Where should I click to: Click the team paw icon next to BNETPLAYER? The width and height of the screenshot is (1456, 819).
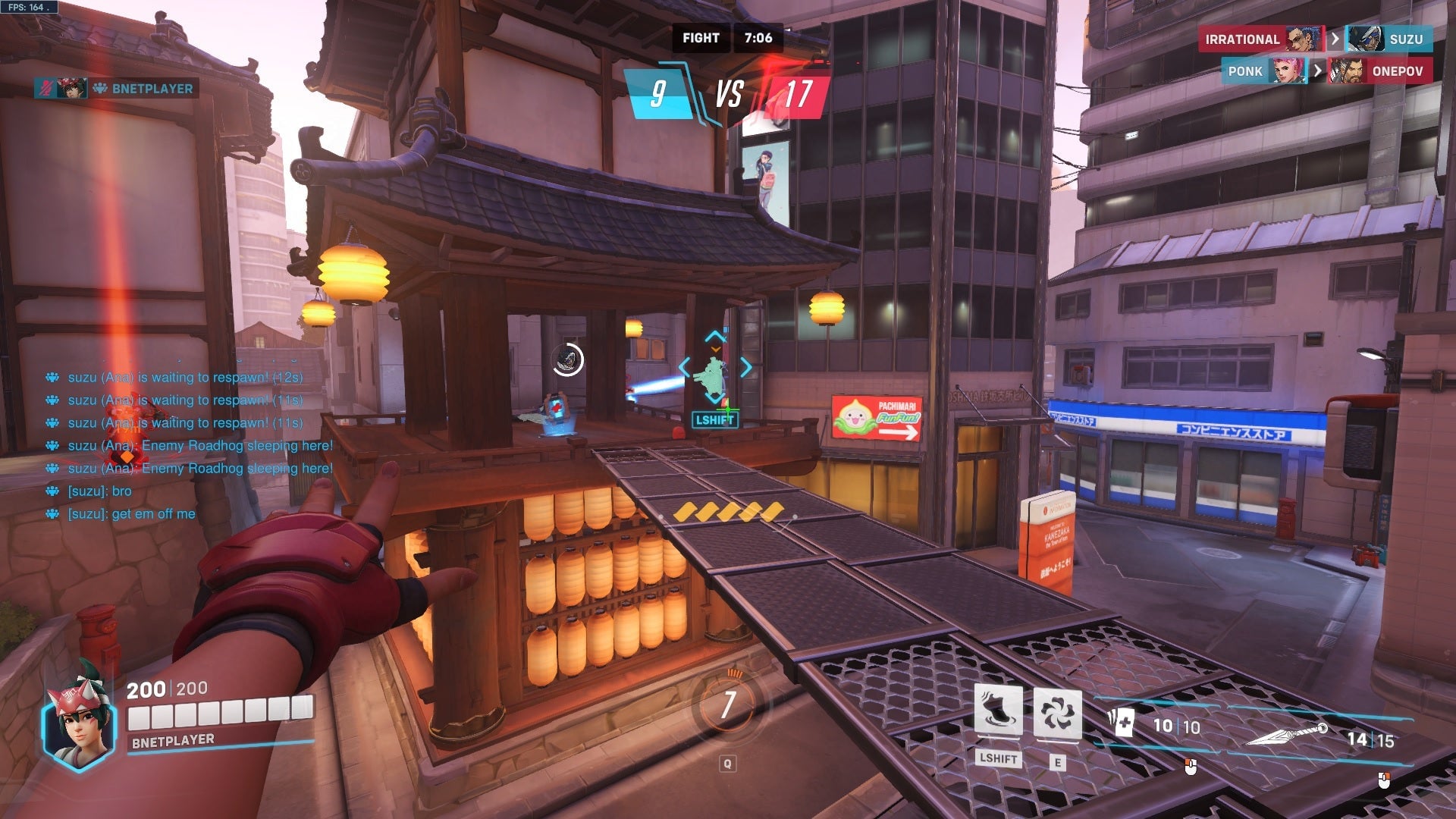pos(101,88)
